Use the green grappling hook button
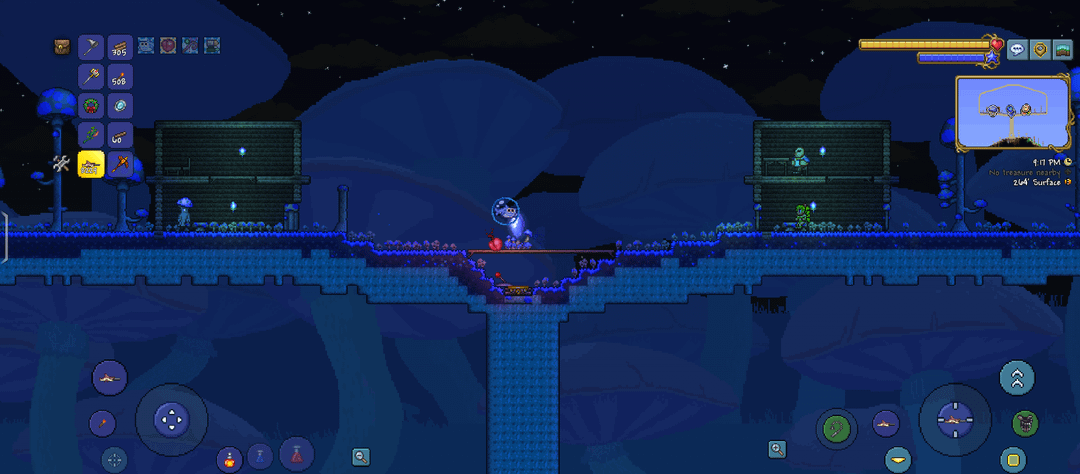The image size is (1080, 474). pos(835,427)
